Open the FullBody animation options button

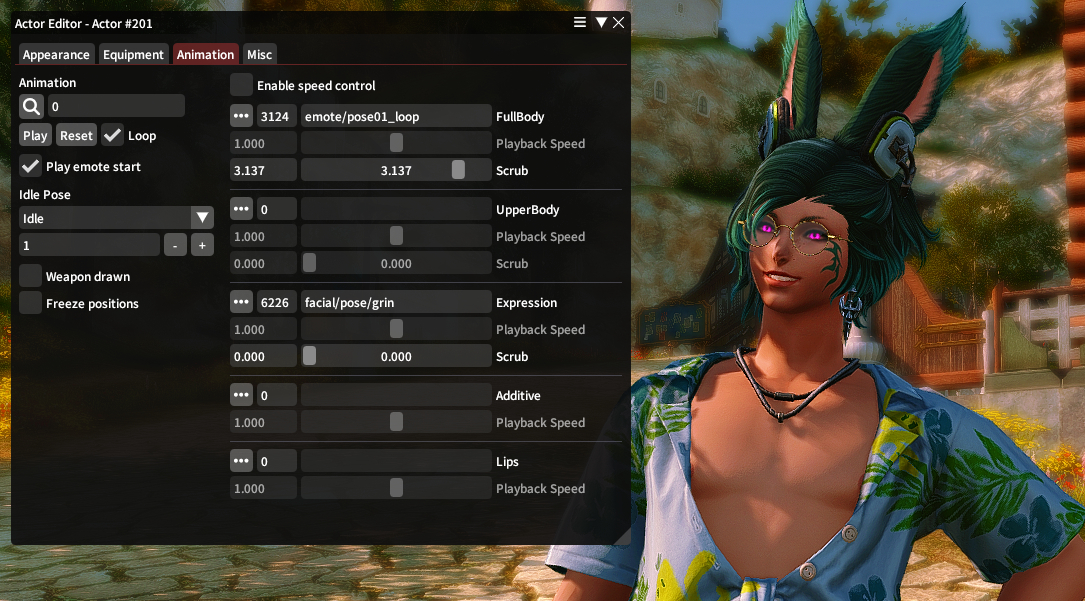241,117
